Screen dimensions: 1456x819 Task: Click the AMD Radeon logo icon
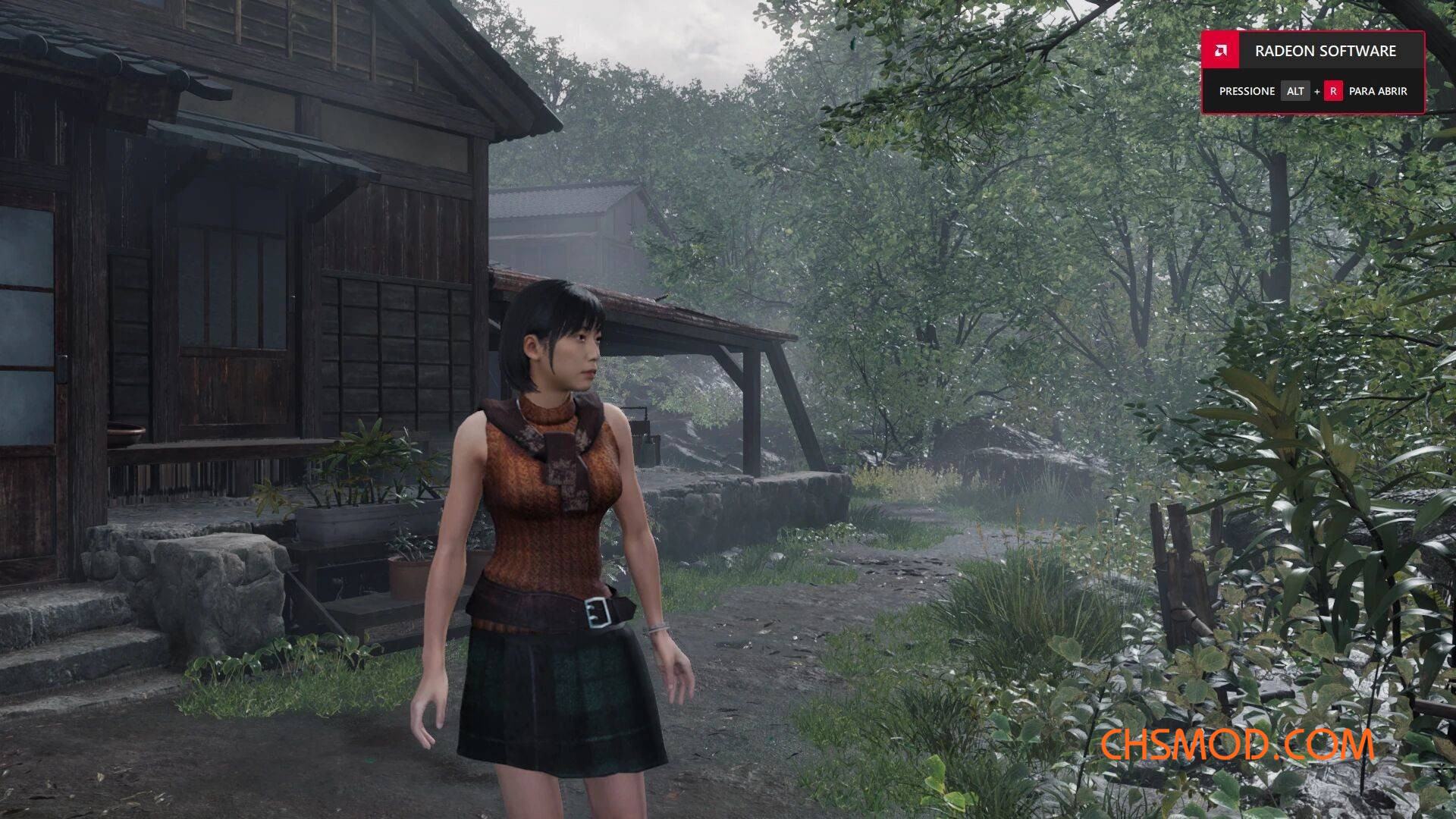tap(1221, 52)
